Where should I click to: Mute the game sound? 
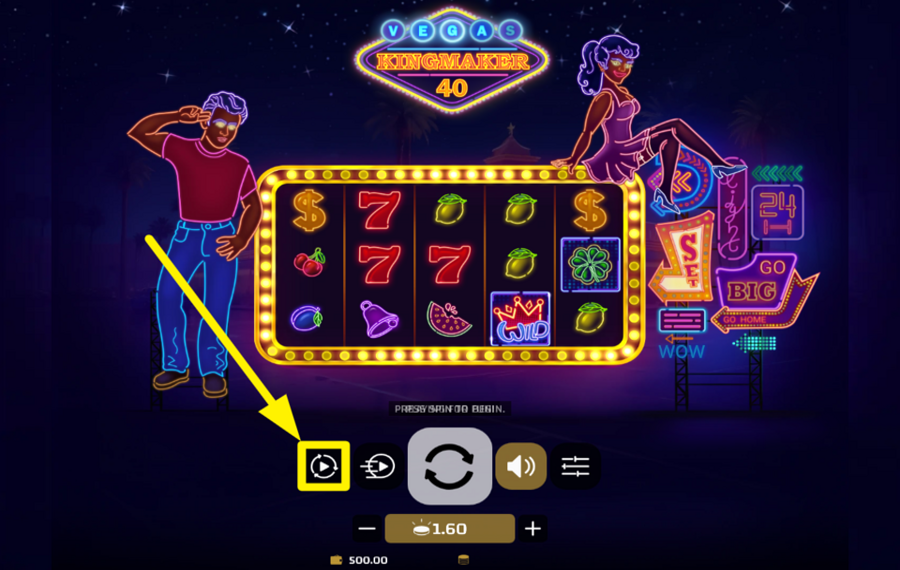[521, 466]
